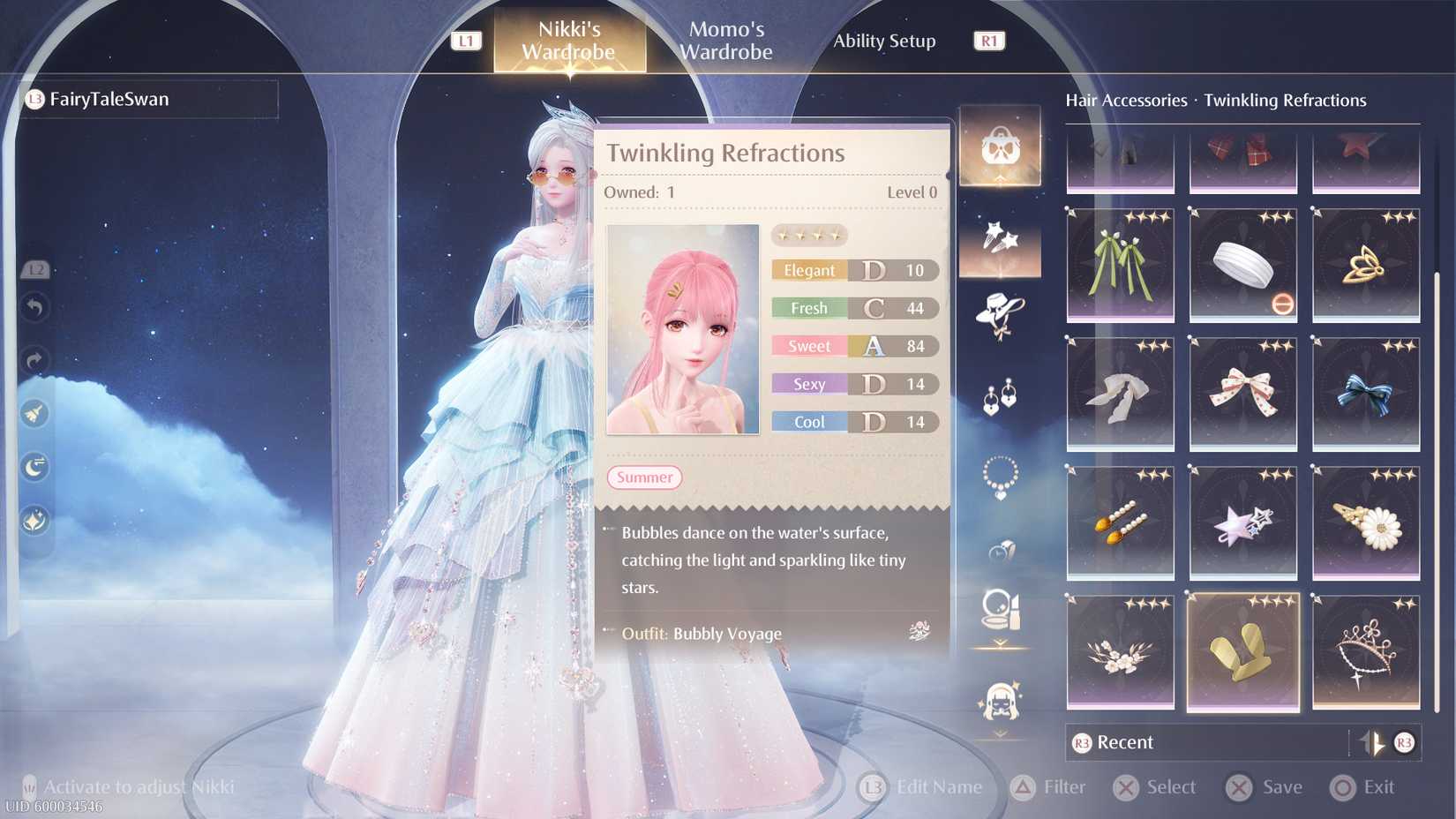Select the golden bunny ears thumbnail

pos(1242,653)
